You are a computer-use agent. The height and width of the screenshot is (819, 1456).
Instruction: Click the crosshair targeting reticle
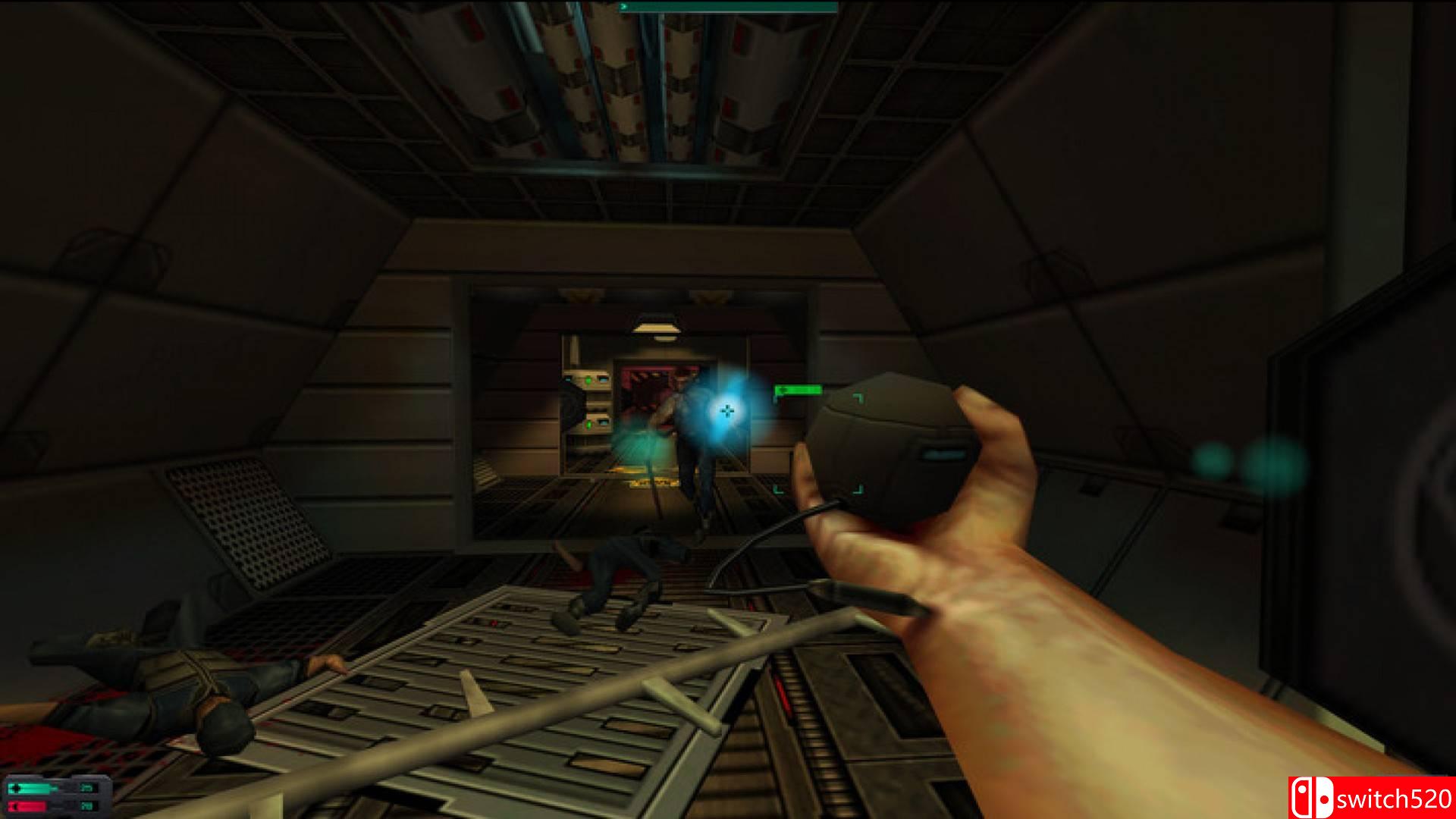point(728,410)
